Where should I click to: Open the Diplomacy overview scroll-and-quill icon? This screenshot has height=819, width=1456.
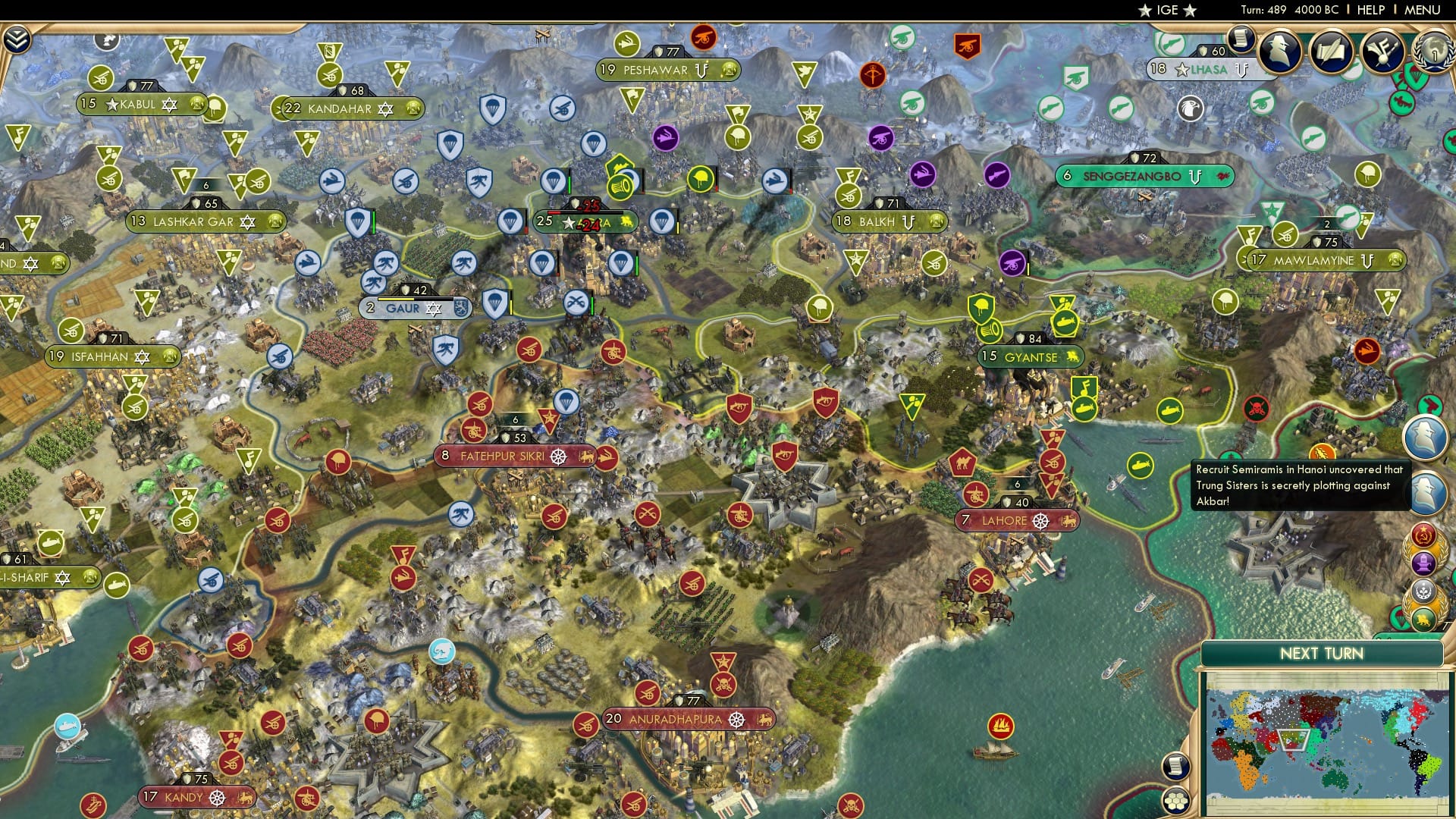pos(1331,50)
